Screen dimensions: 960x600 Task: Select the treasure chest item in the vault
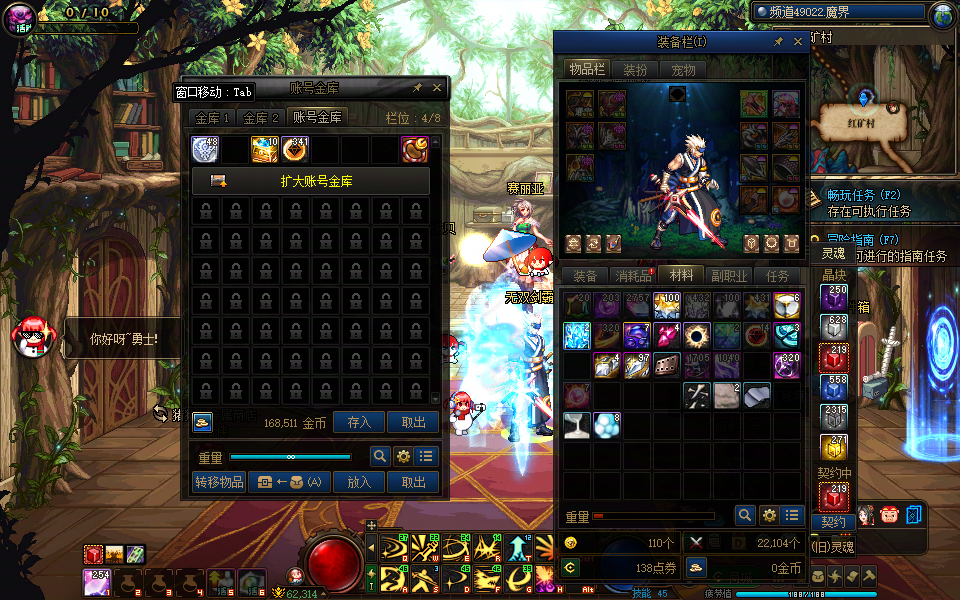tap(264, 149)
